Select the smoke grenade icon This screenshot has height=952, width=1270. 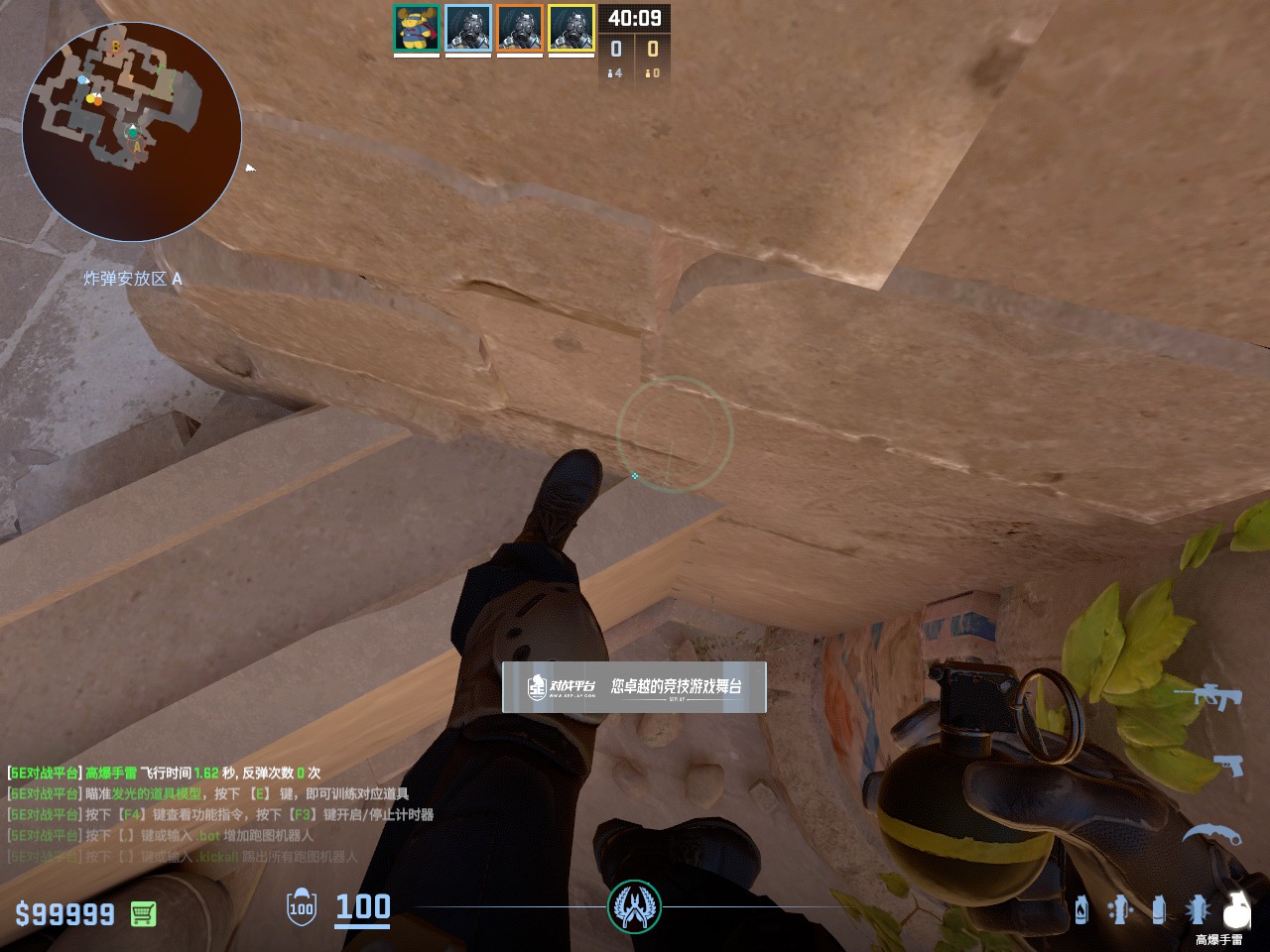[1158, 908]
